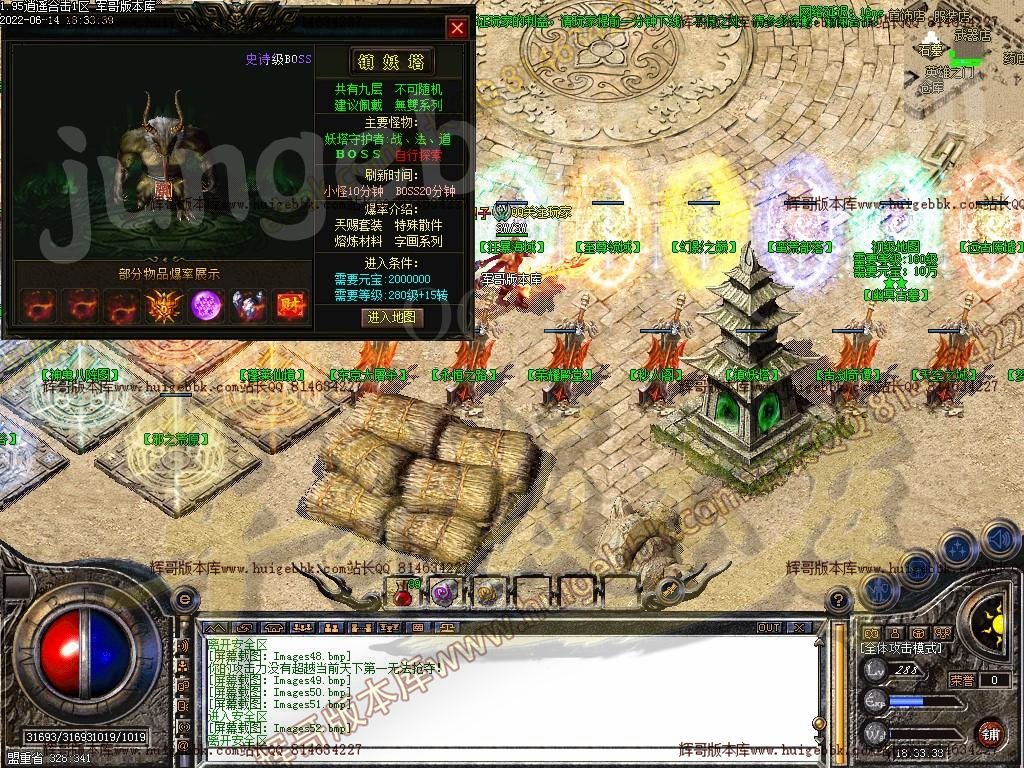
Task: Select the red 财 drop item
Action: (x=291, y=305)
